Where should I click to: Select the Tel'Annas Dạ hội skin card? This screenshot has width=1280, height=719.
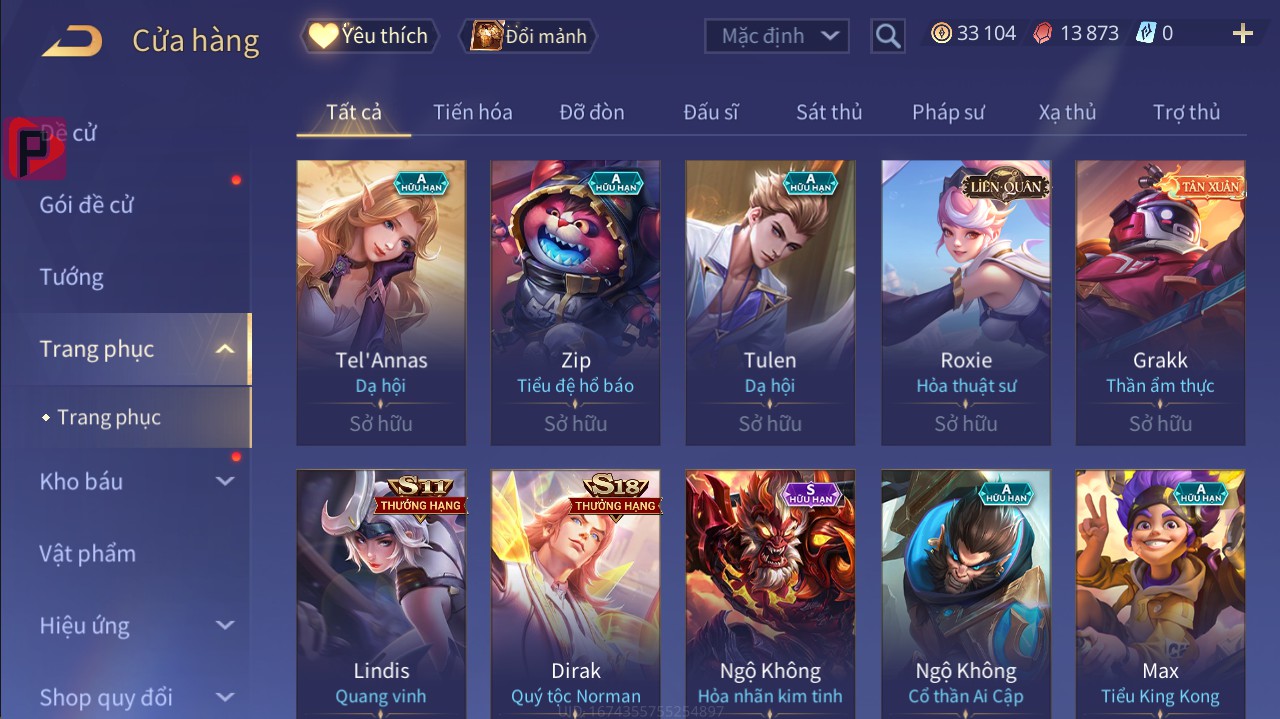tap(381, 300)
